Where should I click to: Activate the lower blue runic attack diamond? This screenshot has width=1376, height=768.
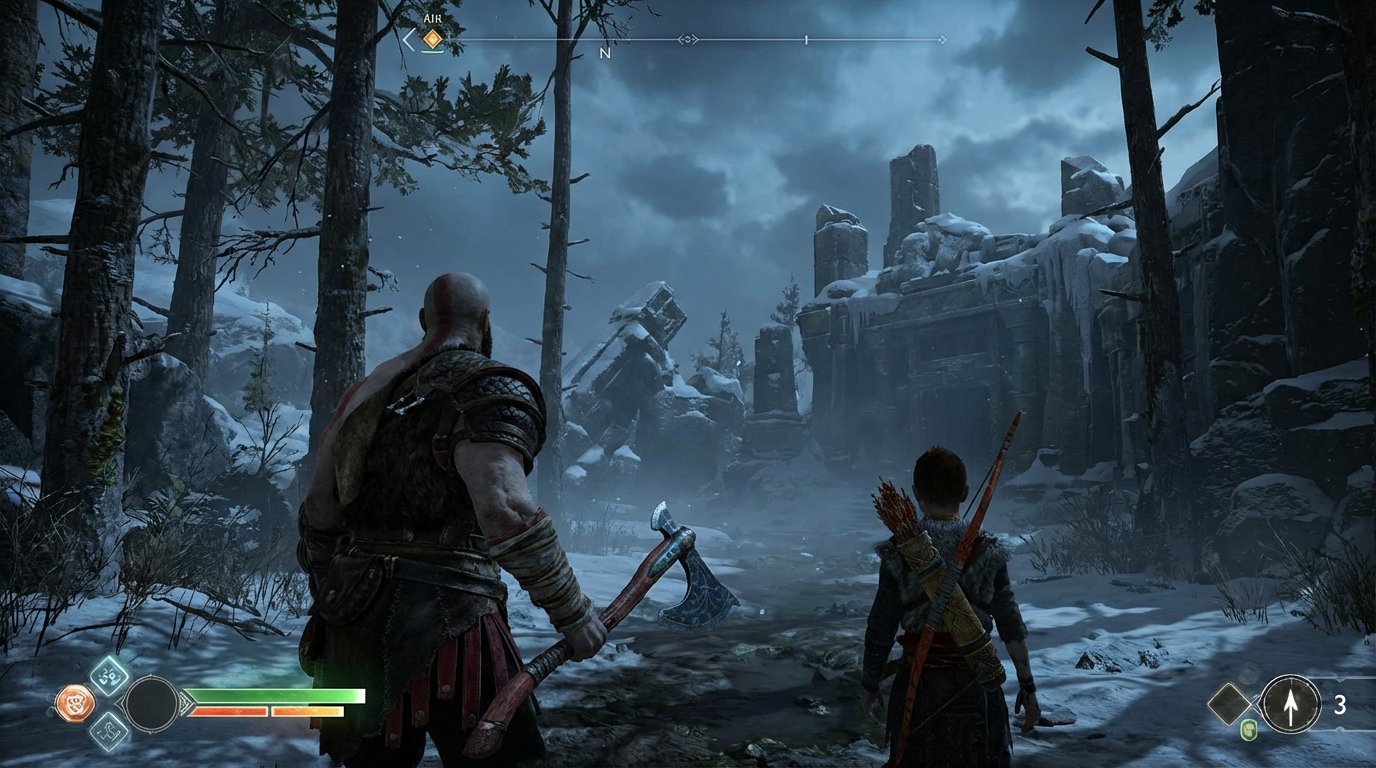108,731
